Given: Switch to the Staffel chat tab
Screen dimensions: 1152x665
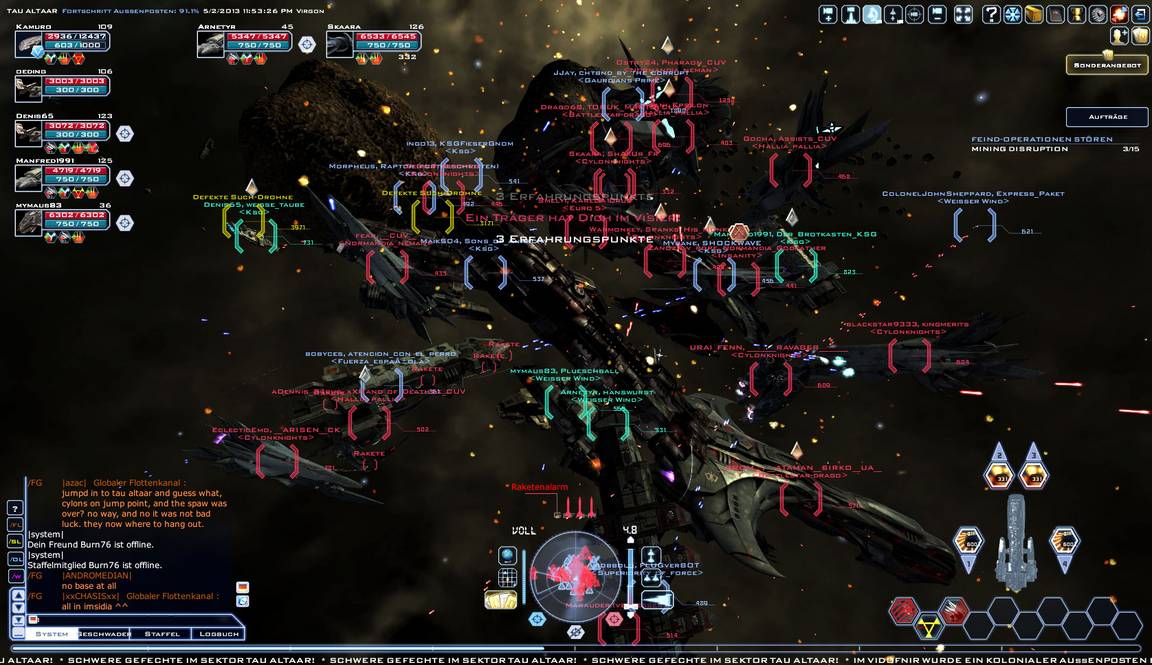Looking at the screenshot, I should click(162, 634).
